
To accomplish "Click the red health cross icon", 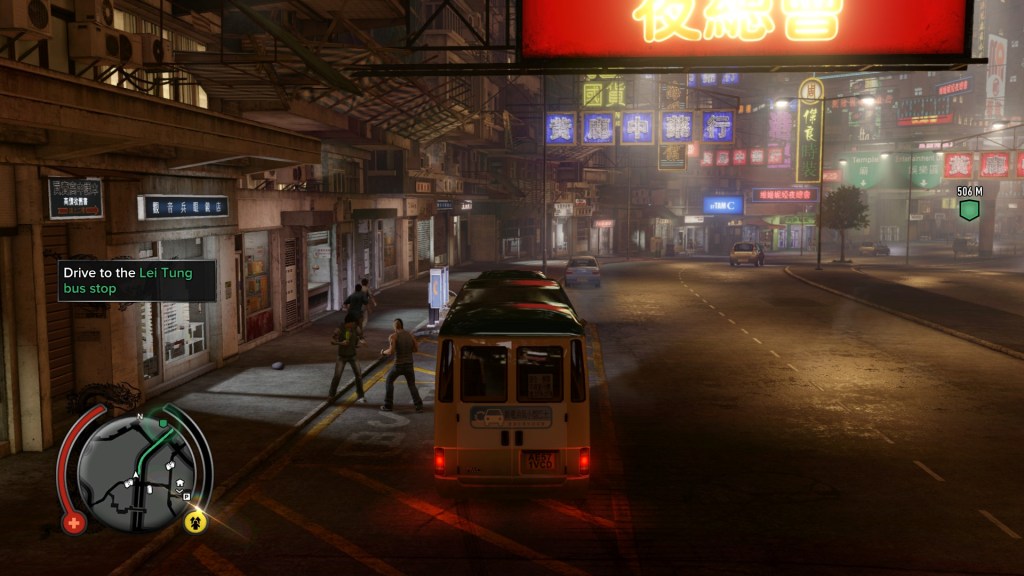I will coord(73,522).
